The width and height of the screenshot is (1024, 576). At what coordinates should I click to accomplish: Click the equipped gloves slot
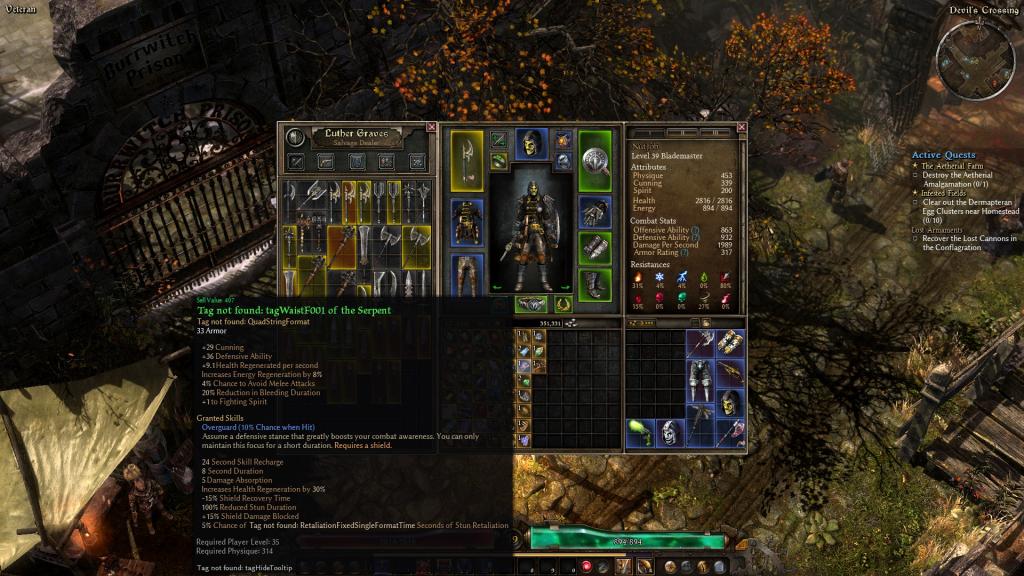point(595,213)
